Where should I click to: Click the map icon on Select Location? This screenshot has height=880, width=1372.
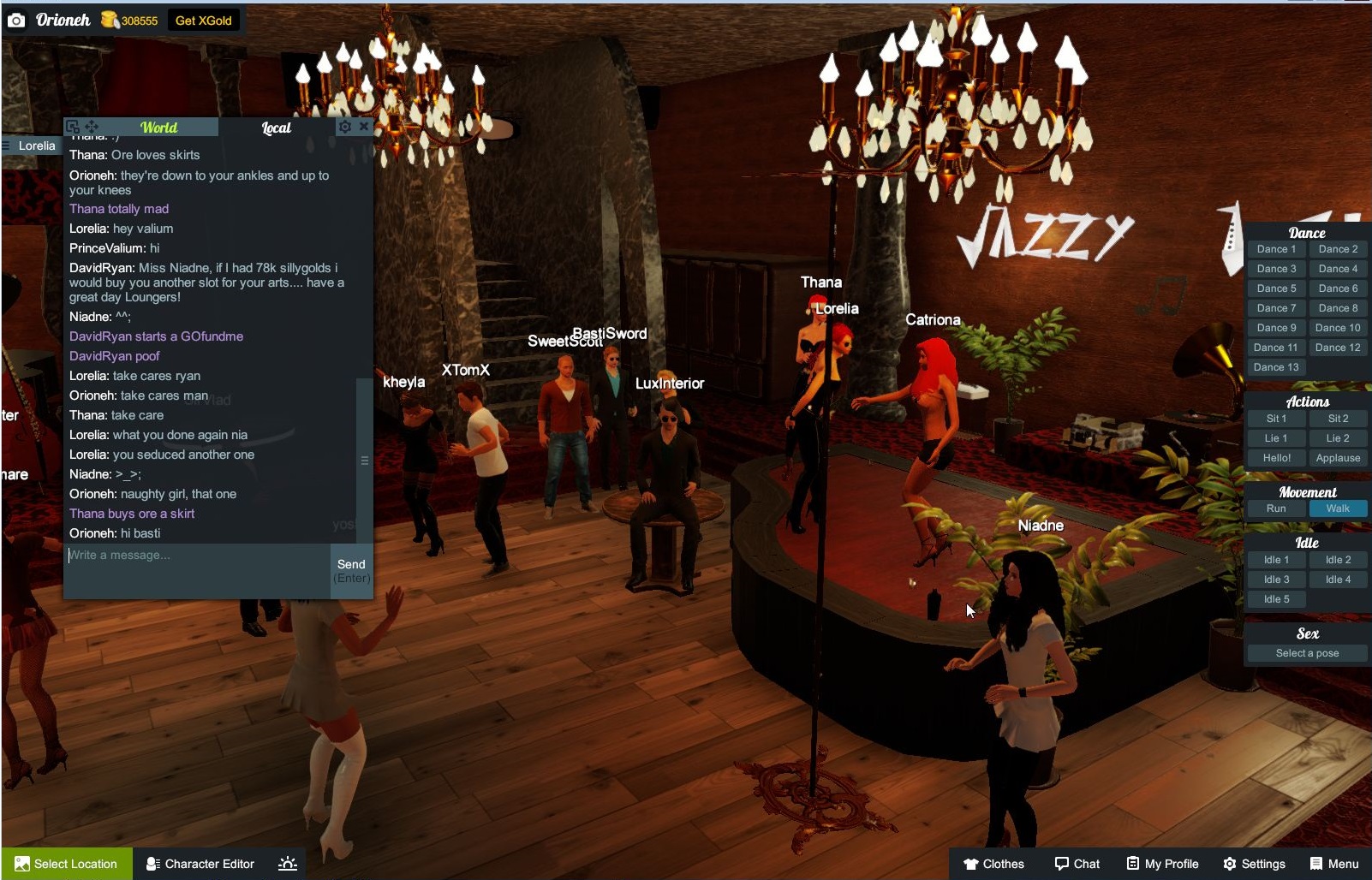24,864
